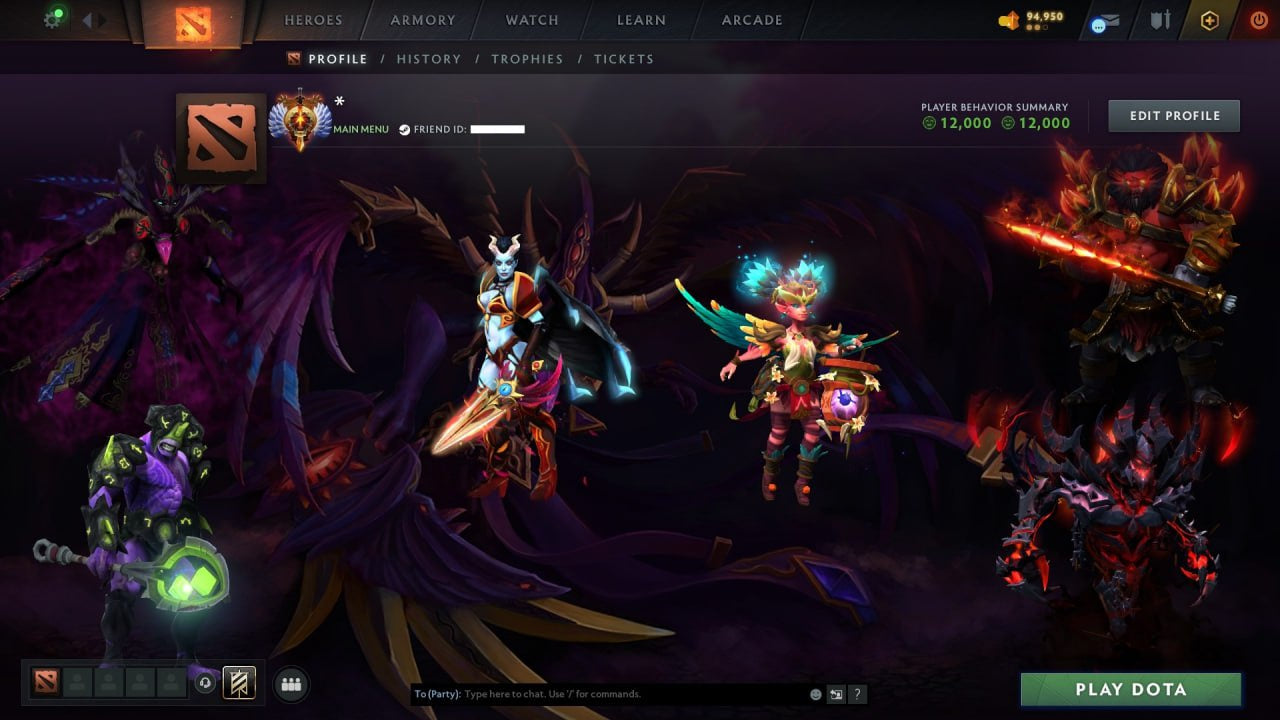Click the join chat channel icon
The width and height of the screenshot is (1280, 720).
pyautogui.click(x=835, y=693)
